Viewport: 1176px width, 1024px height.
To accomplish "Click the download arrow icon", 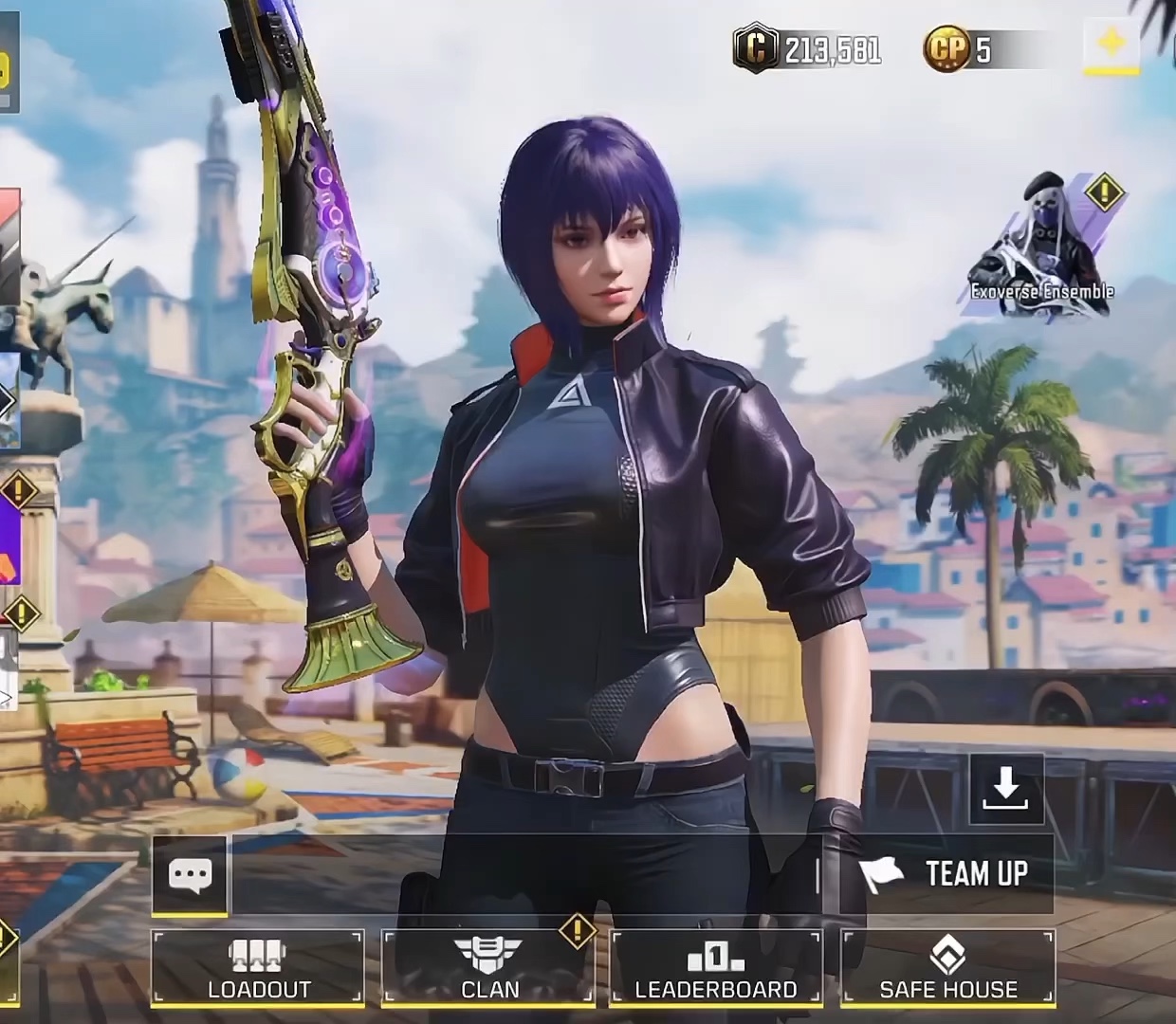I will (1006, 789).
